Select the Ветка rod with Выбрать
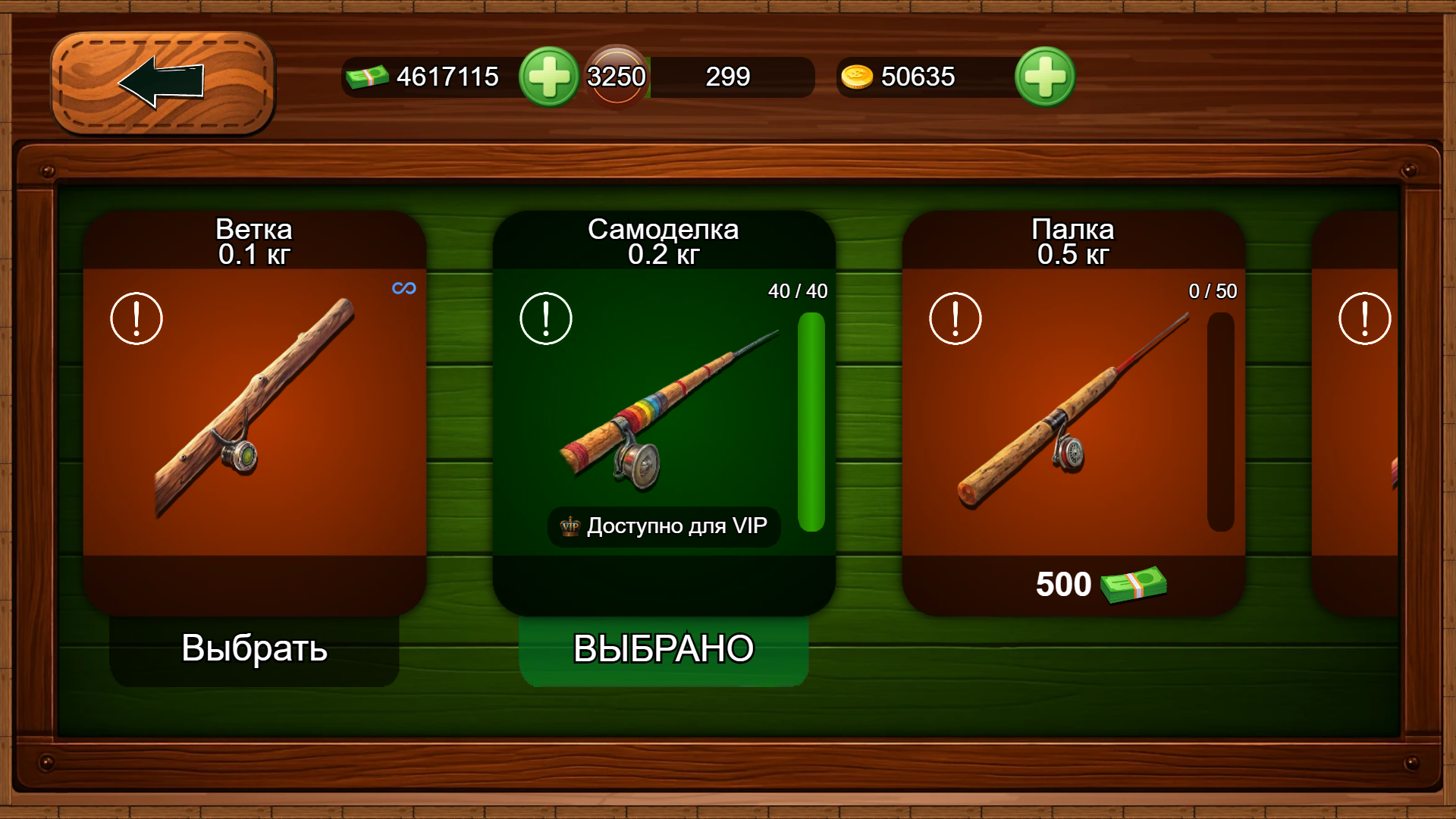Screen dimensions: 1456x819 coord(254,649)
